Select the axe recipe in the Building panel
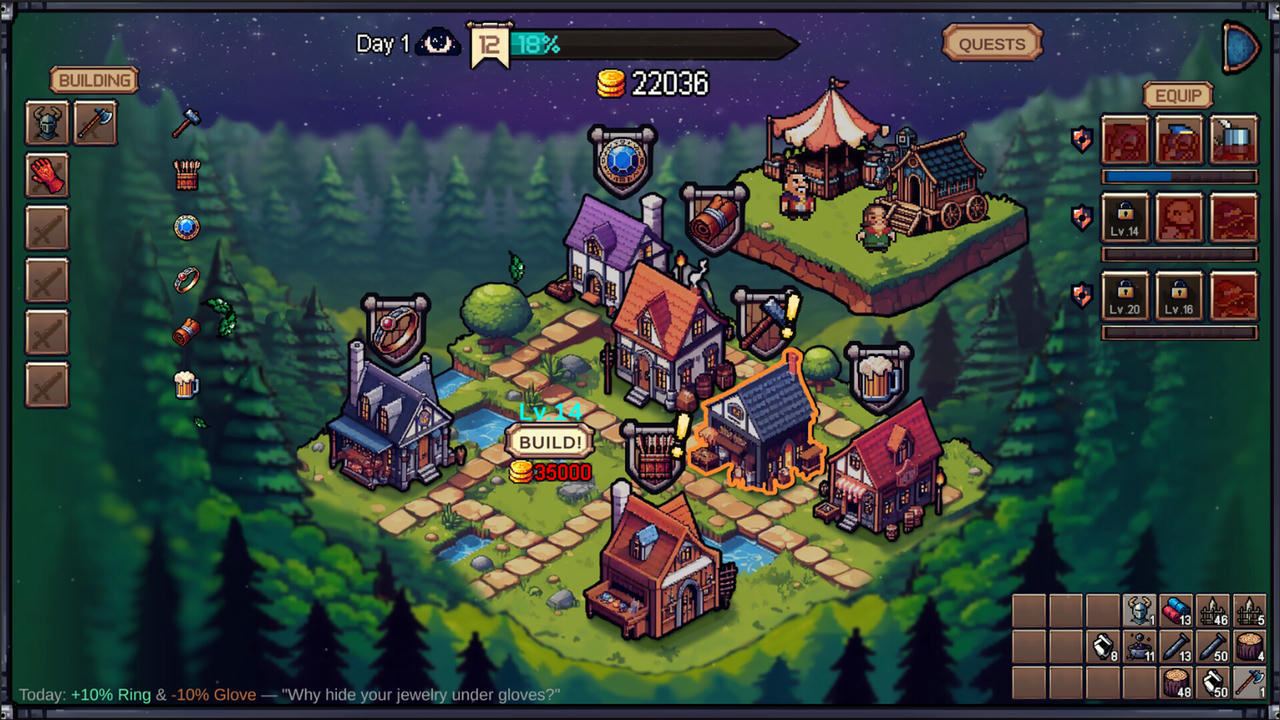 tap(96, 121)
